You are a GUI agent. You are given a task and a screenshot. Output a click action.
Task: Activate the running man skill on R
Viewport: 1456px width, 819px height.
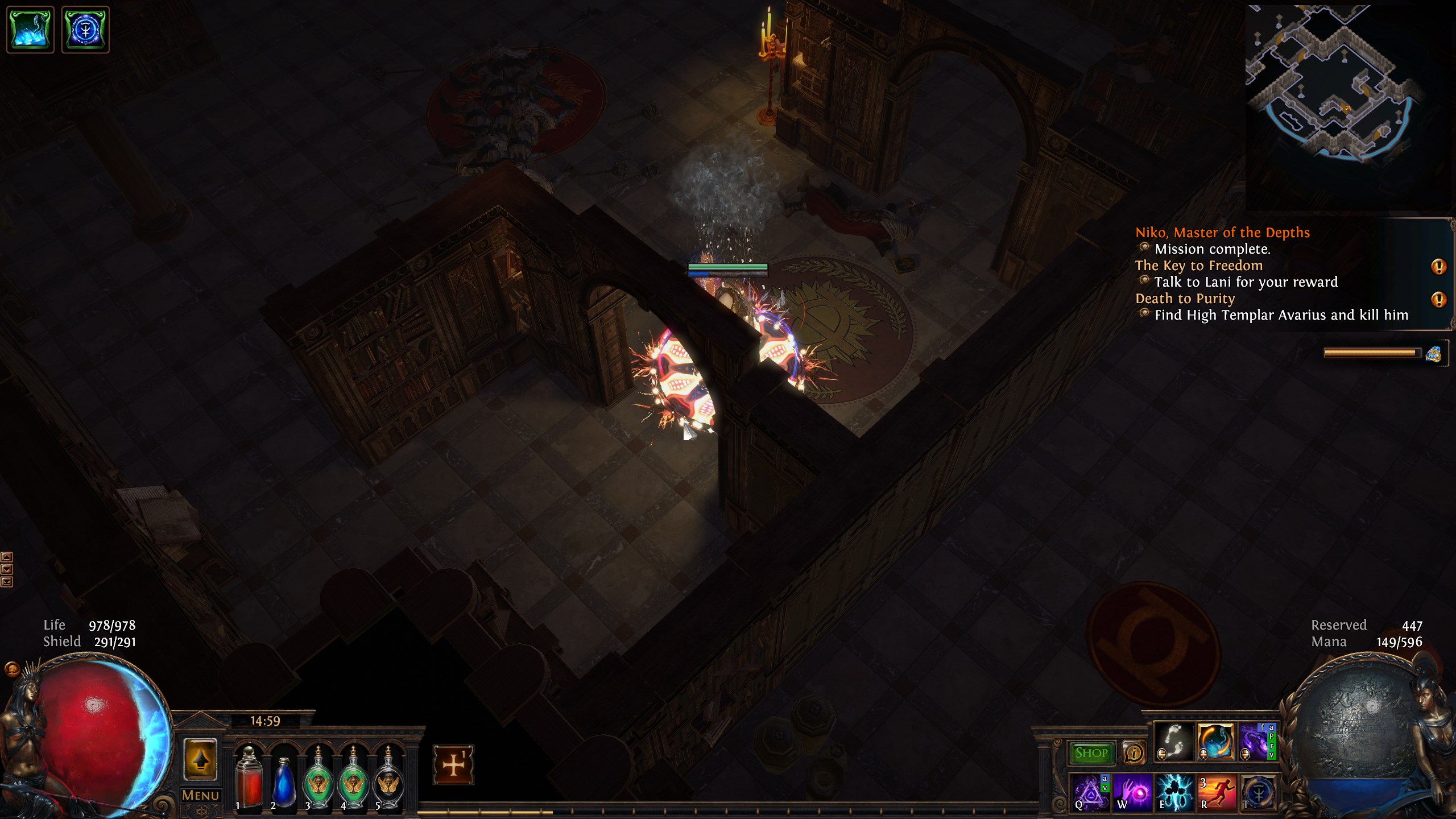tap(1216, 792)
